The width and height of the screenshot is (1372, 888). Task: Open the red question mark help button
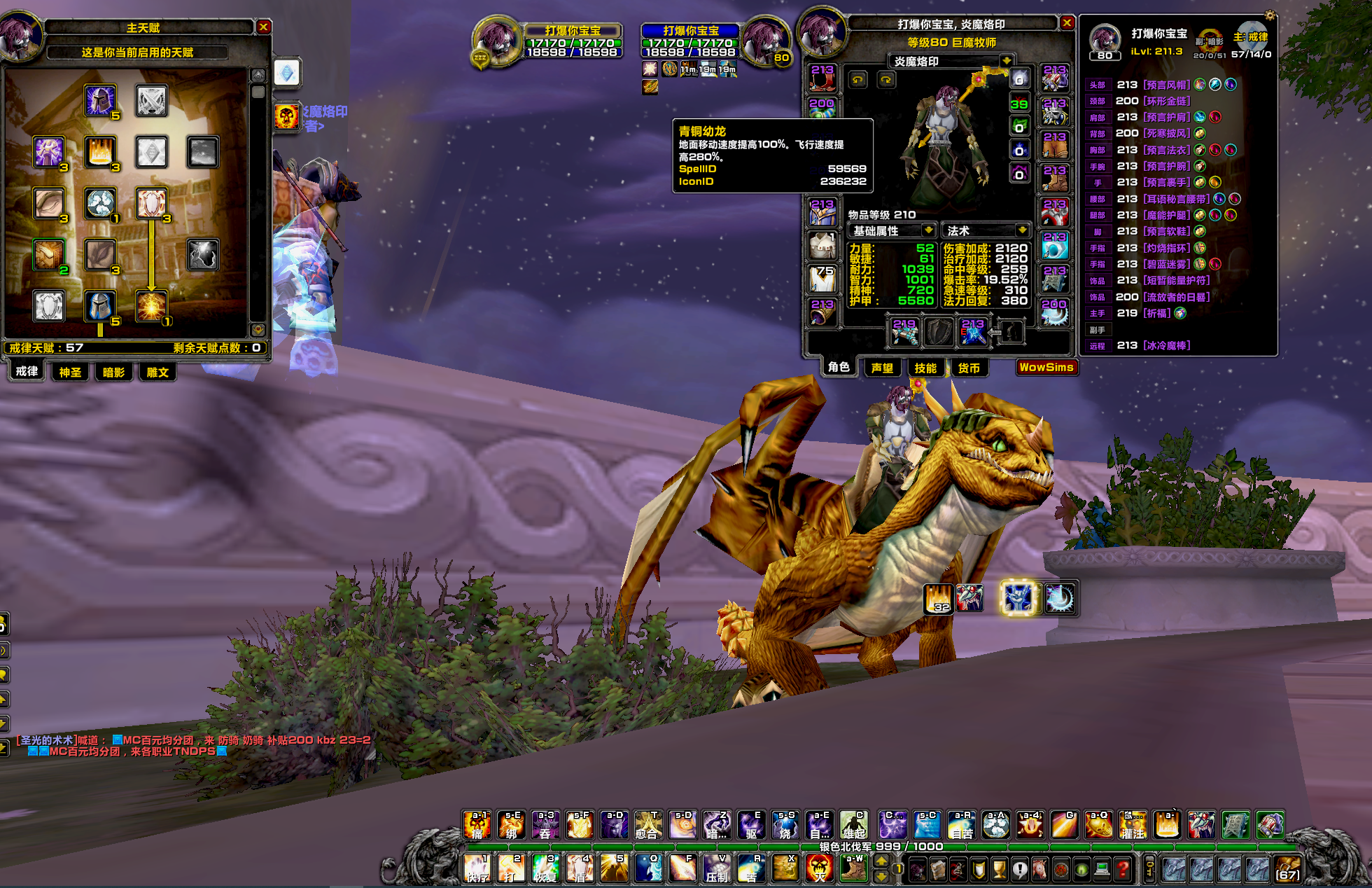coord(1123,870)
